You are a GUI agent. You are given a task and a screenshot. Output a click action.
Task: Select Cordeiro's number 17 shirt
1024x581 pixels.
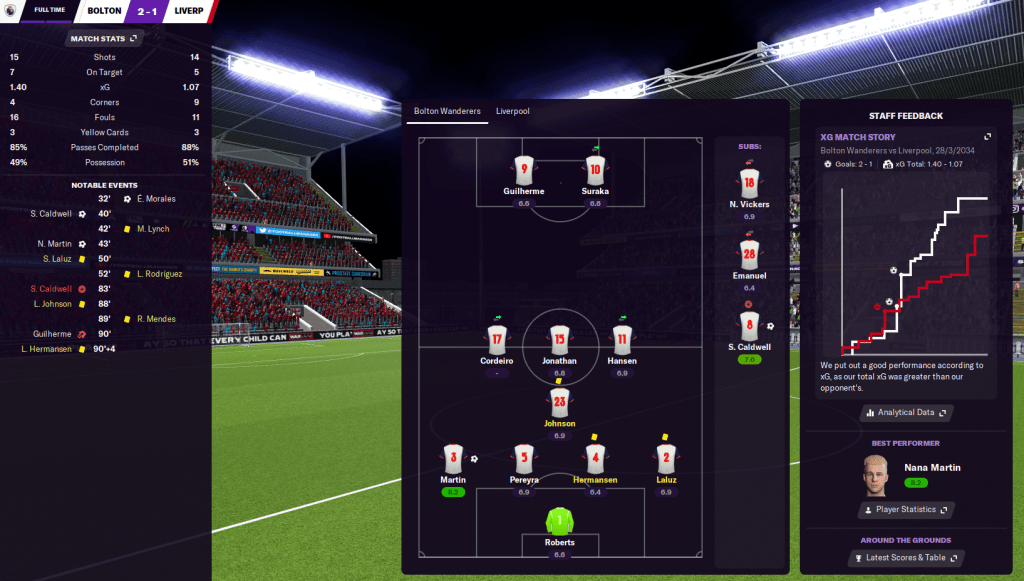[497, 339]
